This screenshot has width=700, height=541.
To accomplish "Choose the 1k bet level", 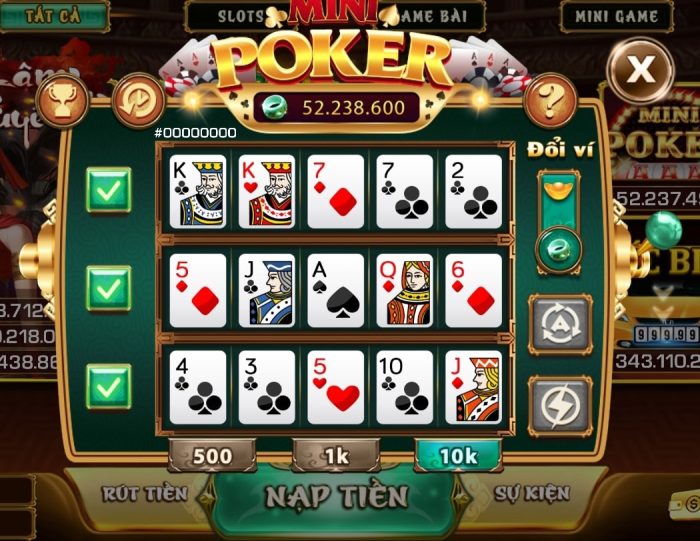I will coord(336,456).
